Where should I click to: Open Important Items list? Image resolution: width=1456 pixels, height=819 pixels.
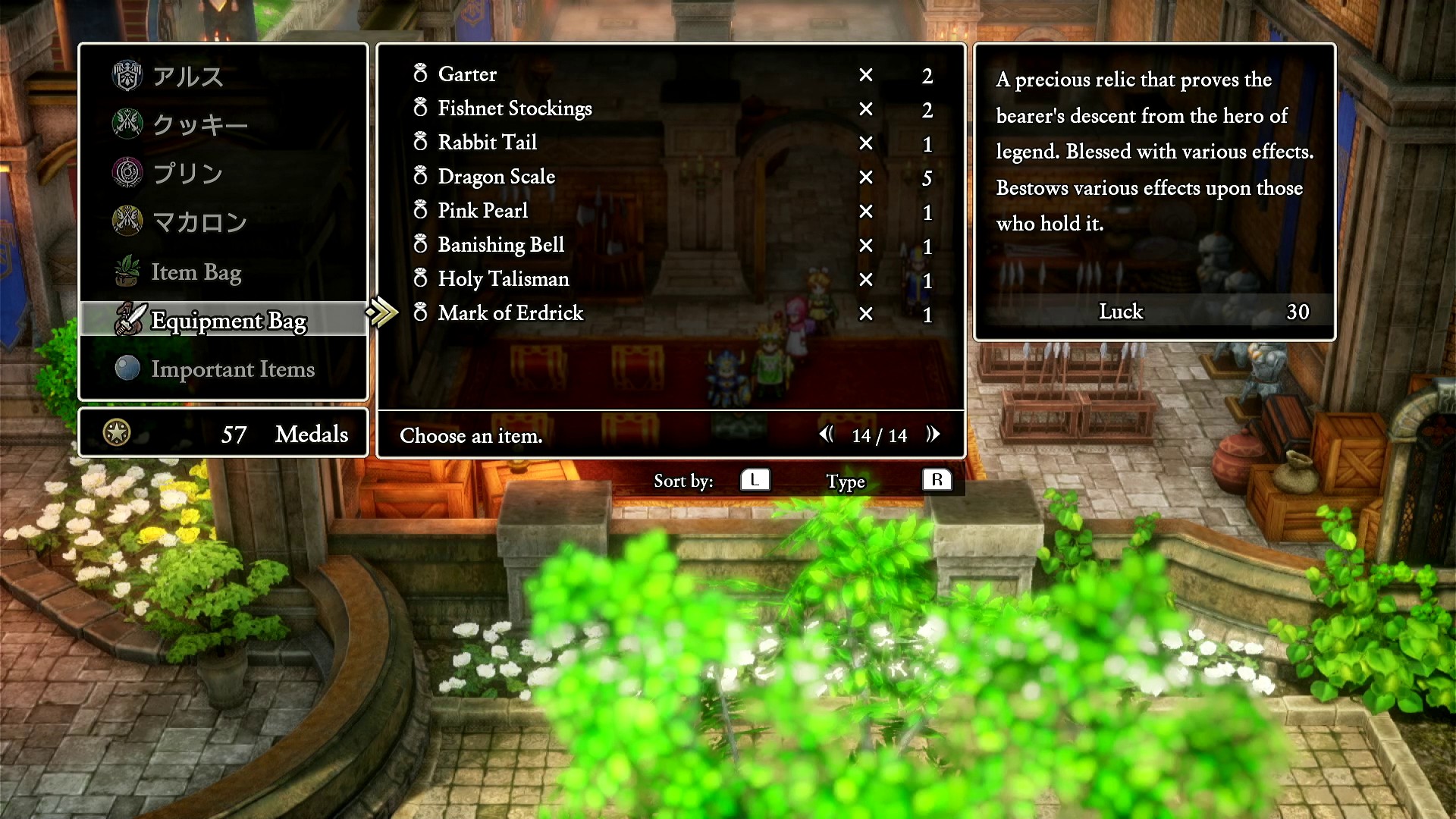tap(232, 369)
